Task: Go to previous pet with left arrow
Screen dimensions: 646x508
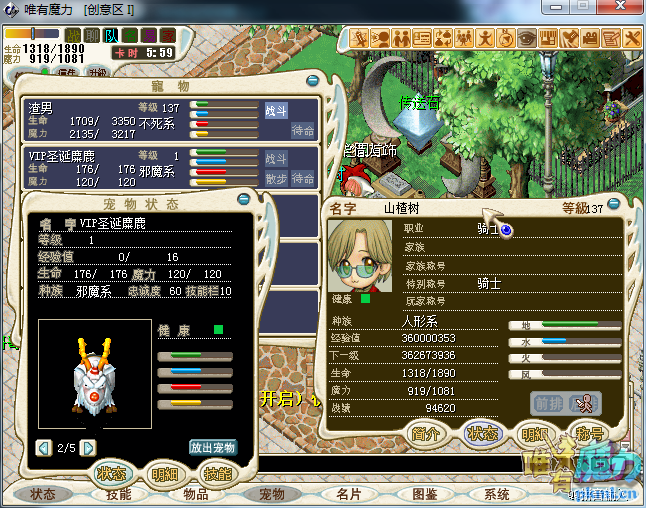Action: click(43, 448)
